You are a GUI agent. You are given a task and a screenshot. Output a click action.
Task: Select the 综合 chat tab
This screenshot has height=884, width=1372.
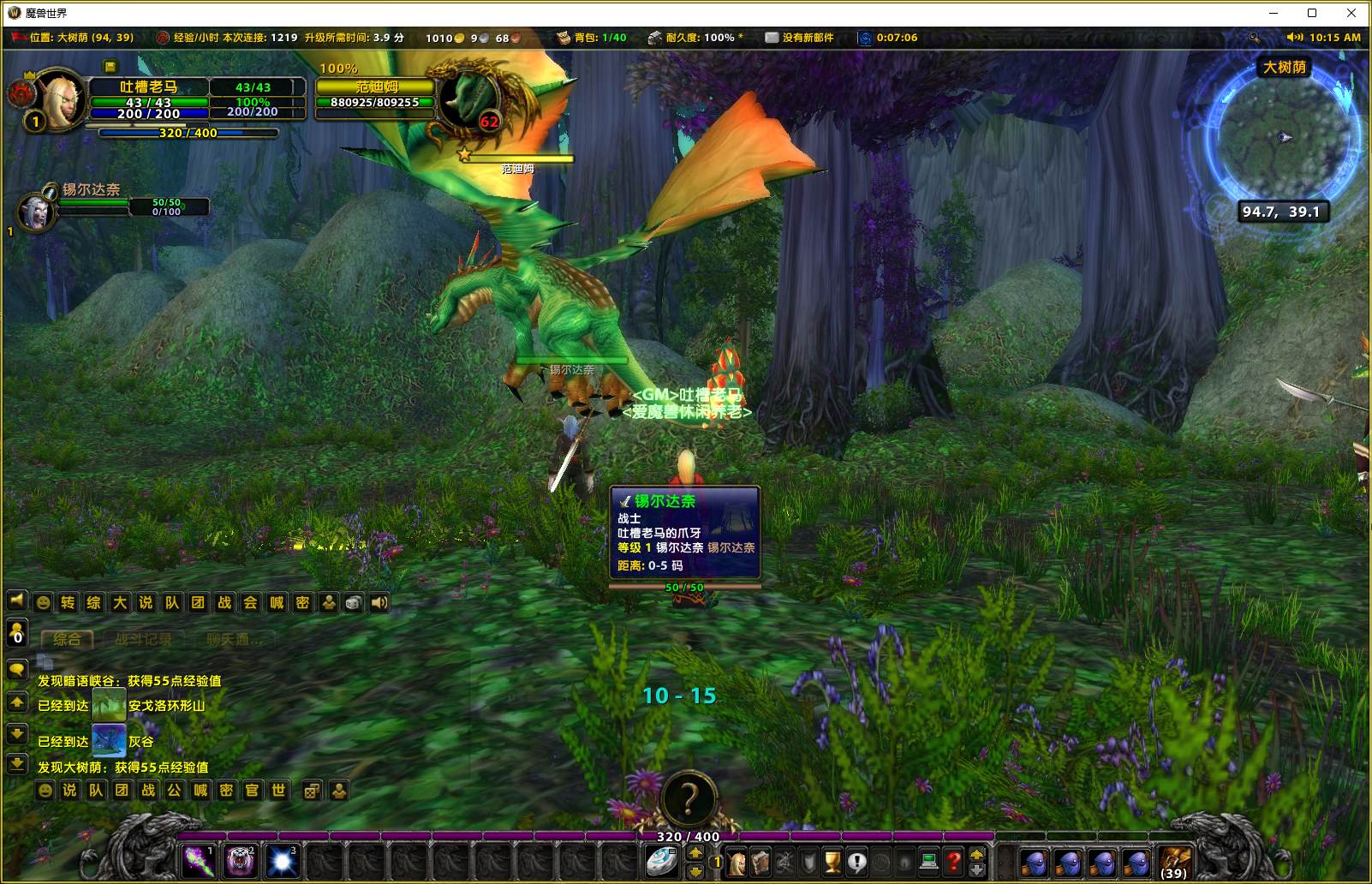coord(67,639)
